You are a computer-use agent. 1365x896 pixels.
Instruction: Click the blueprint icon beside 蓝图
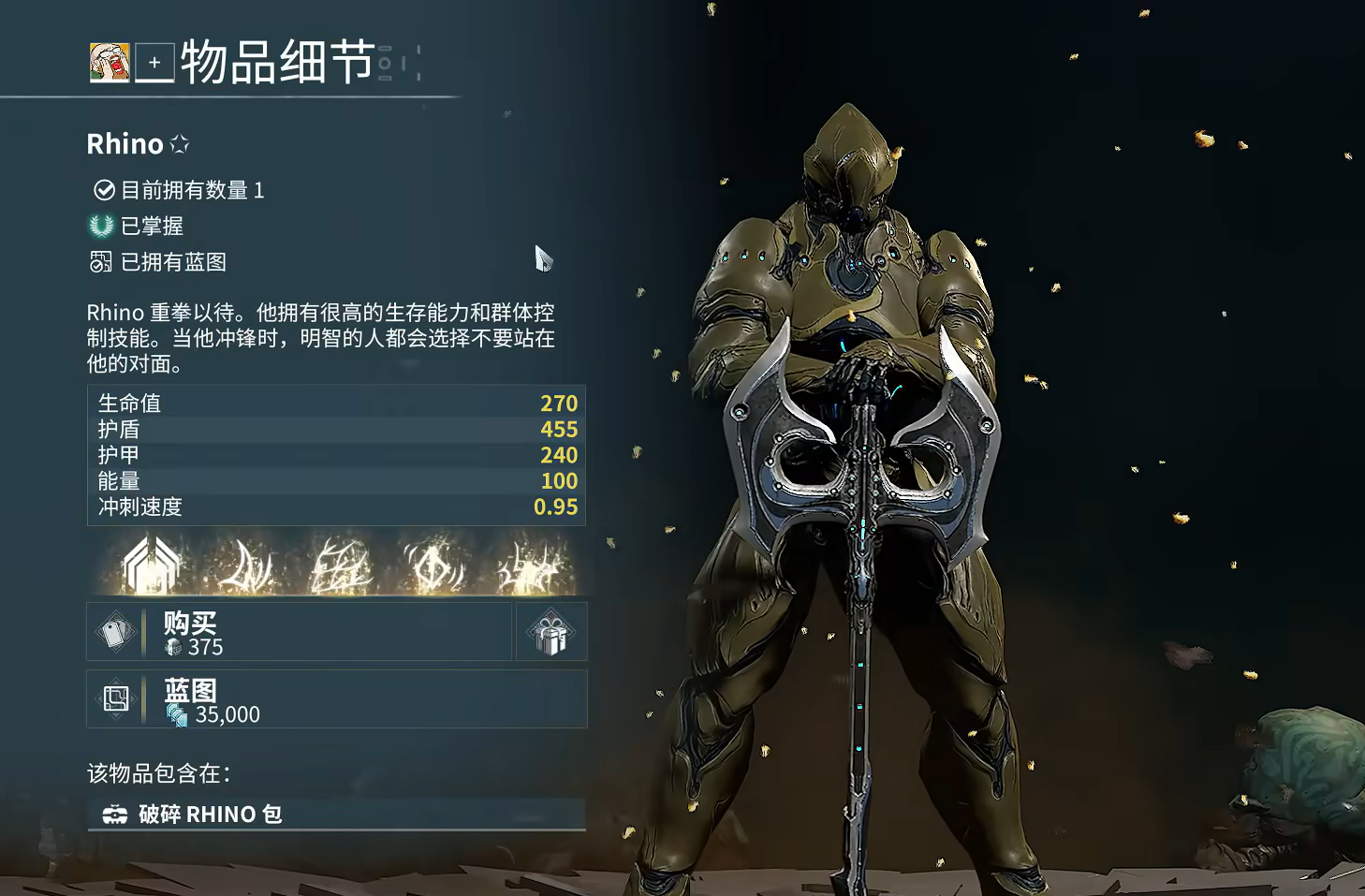coord(116,699)
